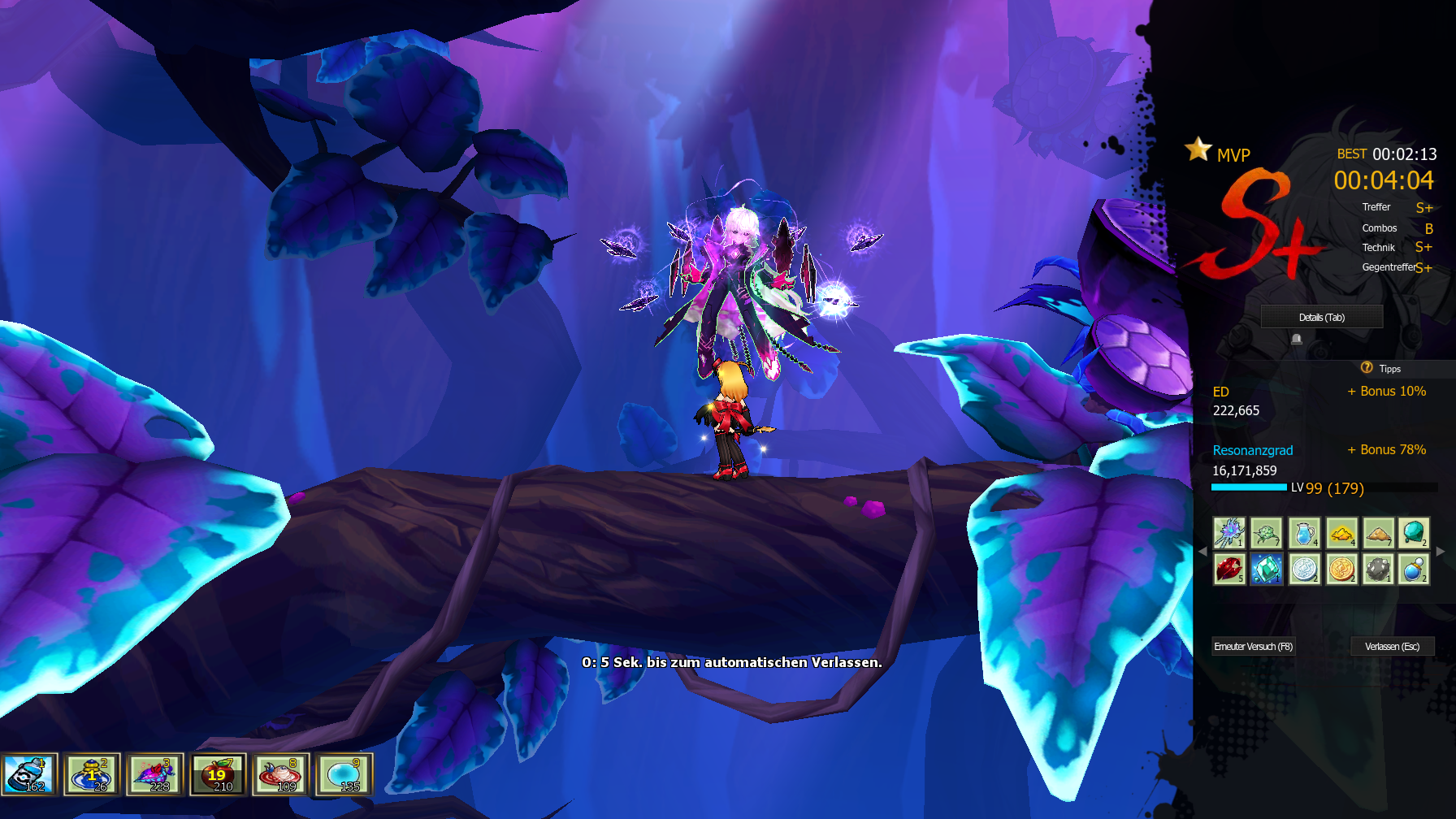Select the teal gemstone reward
The width and height of the screenshot is (1456, 819).
pos(1415,533)
